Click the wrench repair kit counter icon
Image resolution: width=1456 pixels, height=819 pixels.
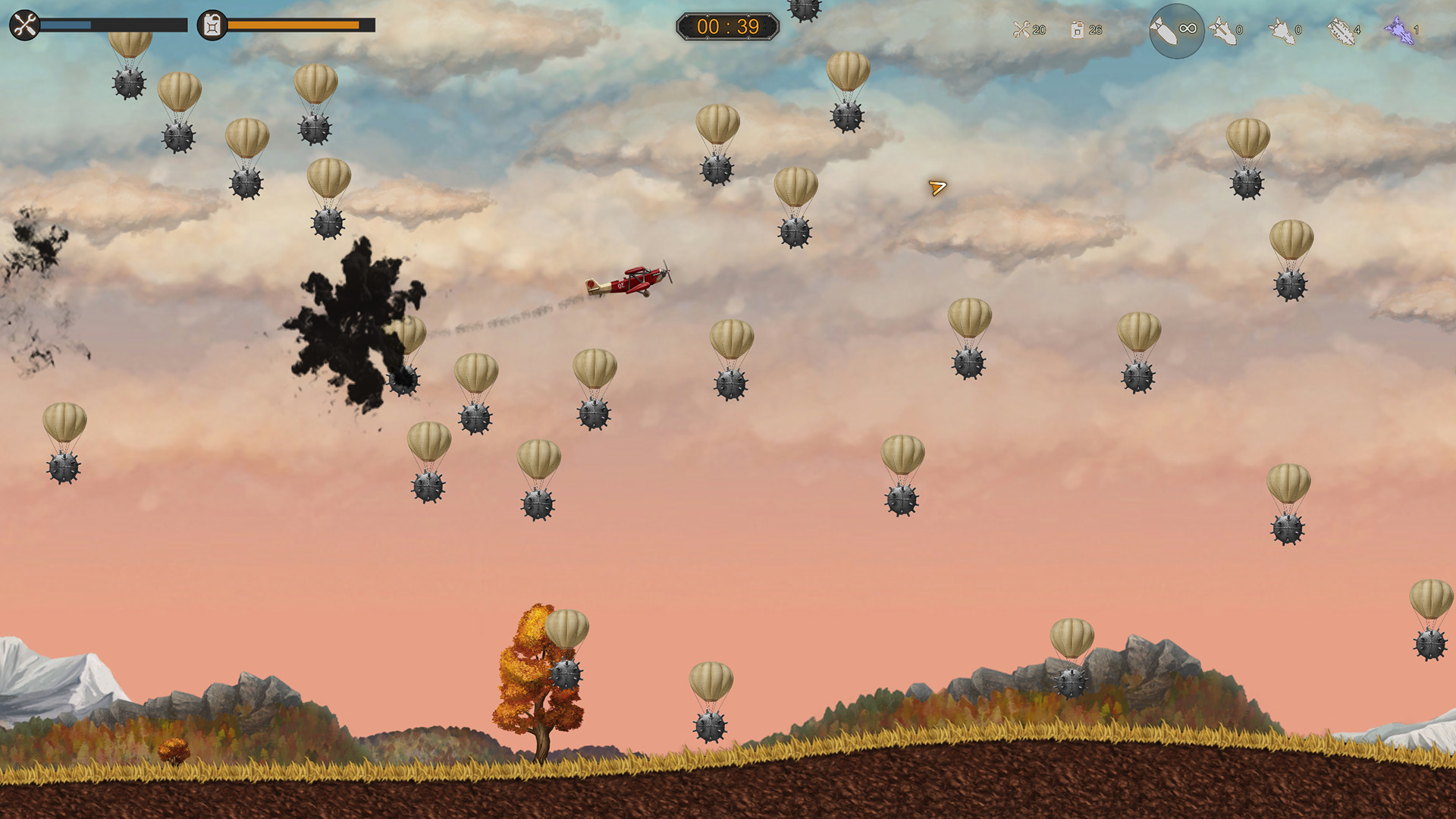[1021, 29]
